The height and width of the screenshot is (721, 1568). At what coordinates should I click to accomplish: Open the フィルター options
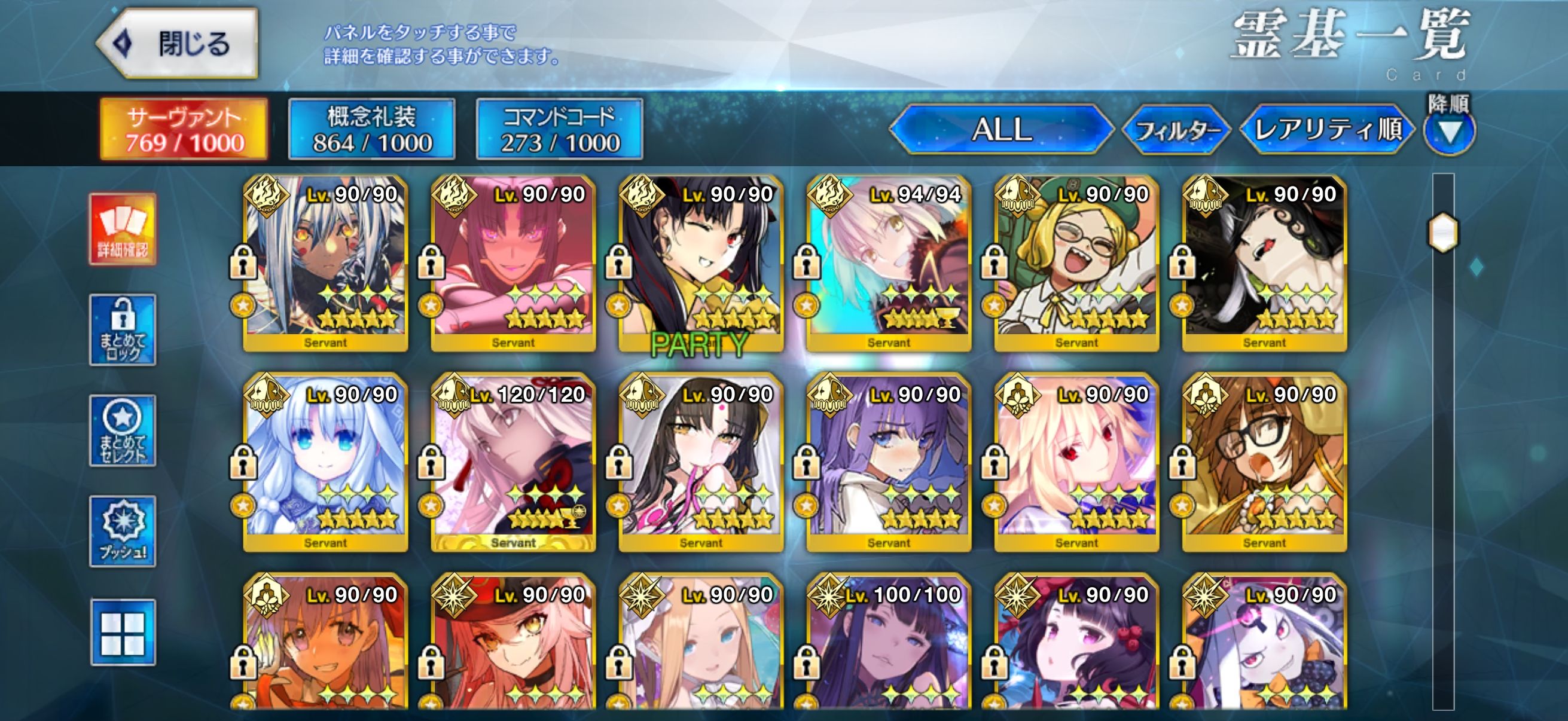1176,130
